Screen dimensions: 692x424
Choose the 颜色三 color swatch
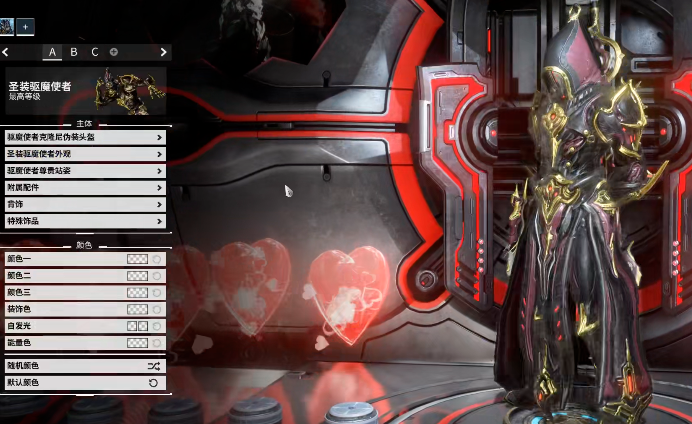(137, 292)
